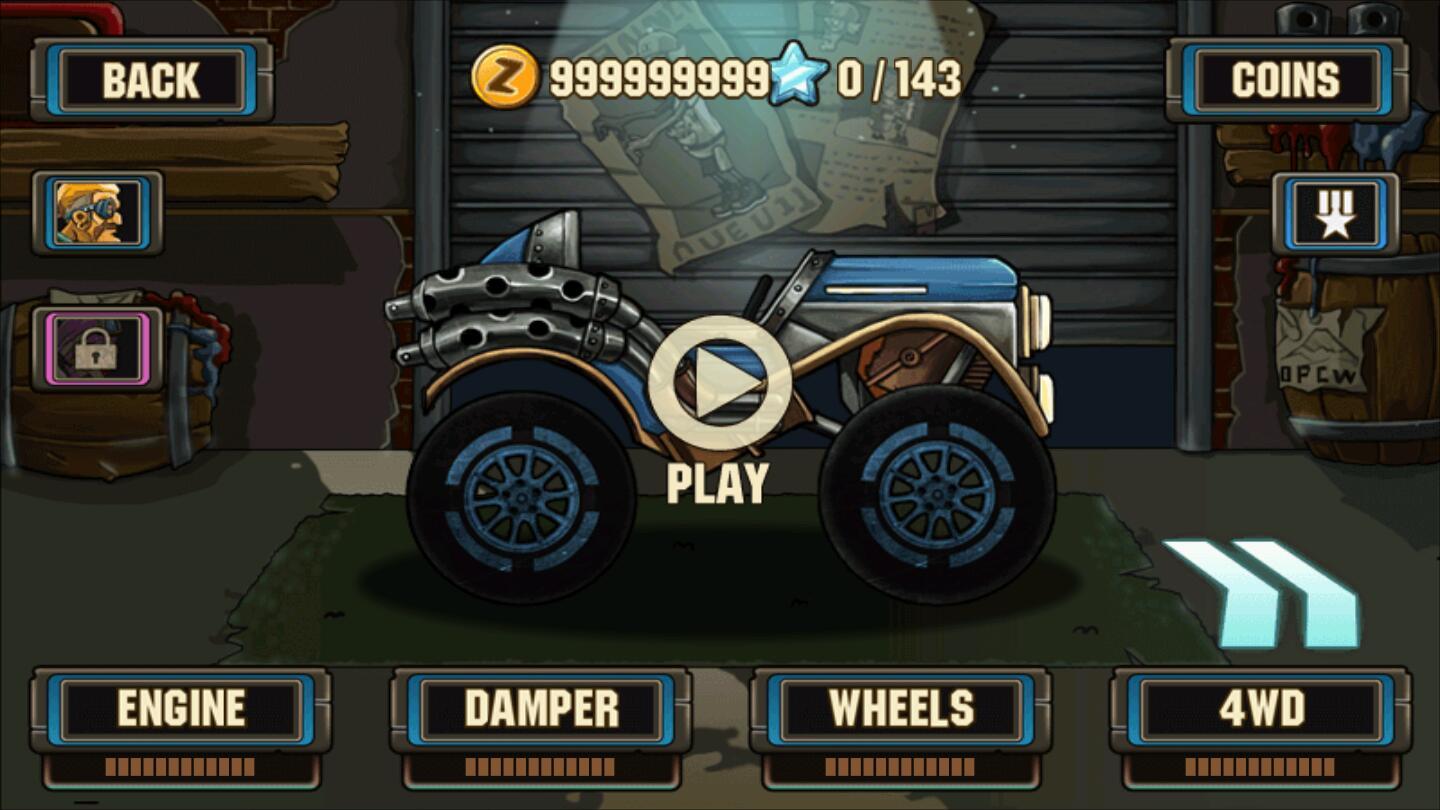Open the COINS shop
1440x810 pixels.
click(x=1285, y=78)
